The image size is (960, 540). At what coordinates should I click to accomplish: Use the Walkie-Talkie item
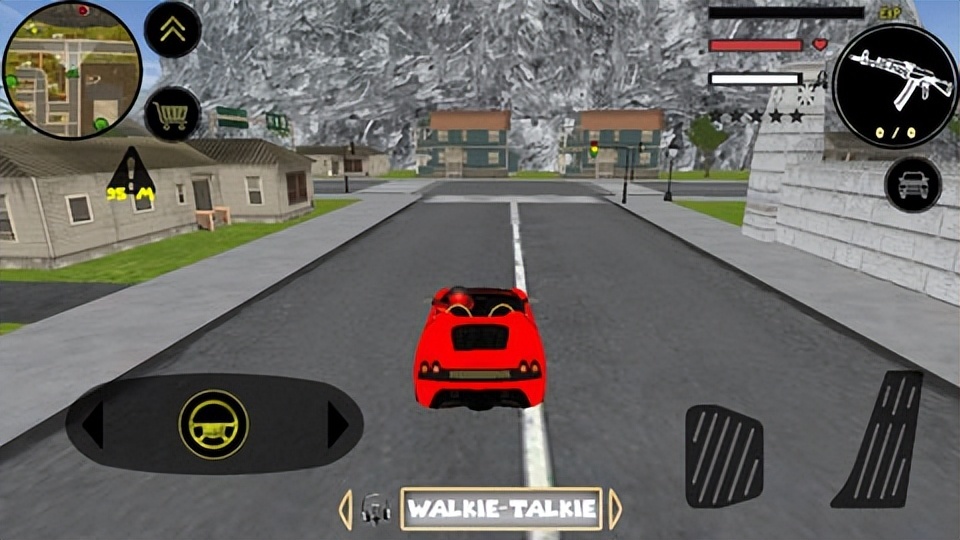[501, 509]
